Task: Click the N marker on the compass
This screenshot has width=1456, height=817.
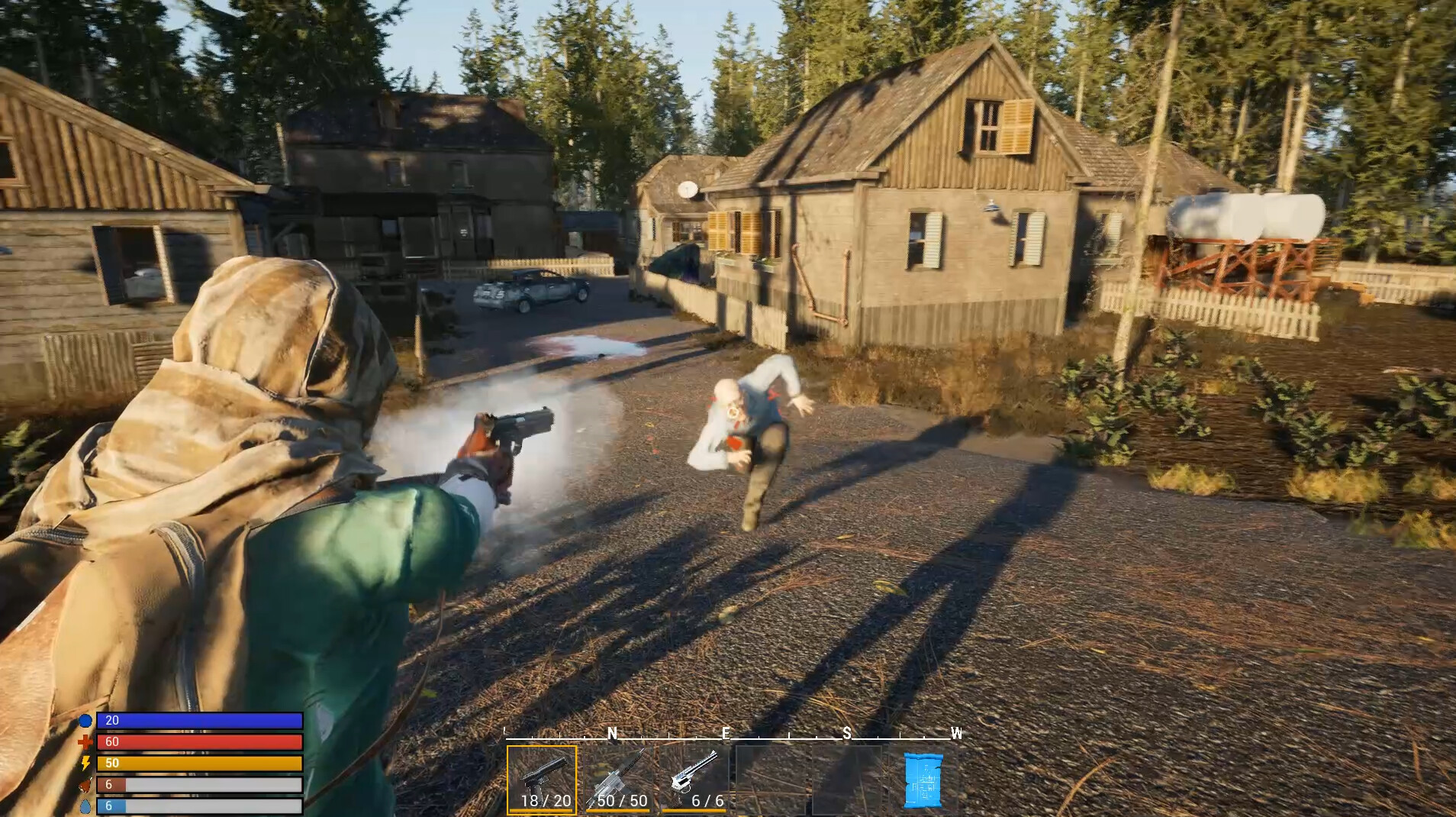Action: [x=613, y=734]
